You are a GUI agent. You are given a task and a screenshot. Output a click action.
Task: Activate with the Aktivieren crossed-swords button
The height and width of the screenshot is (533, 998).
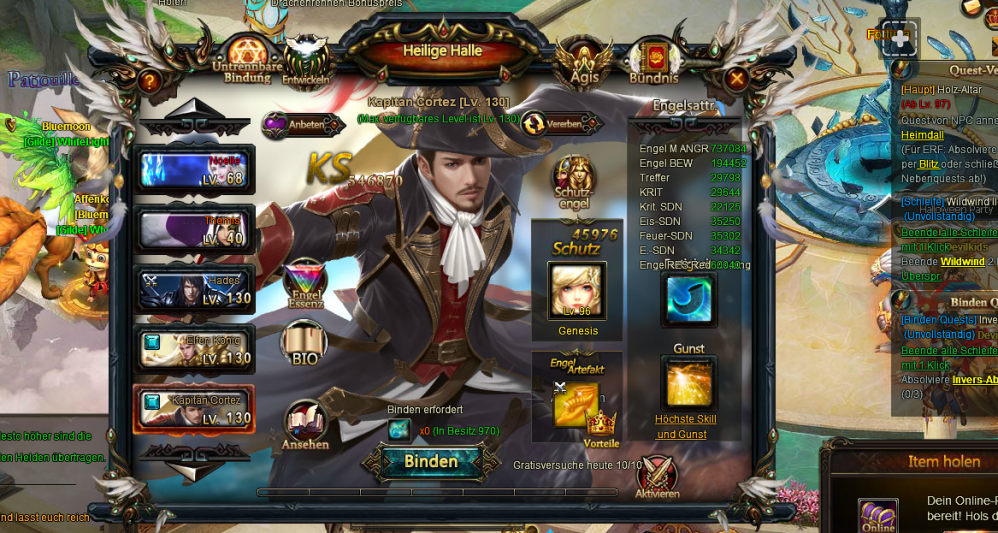[657, 477]
